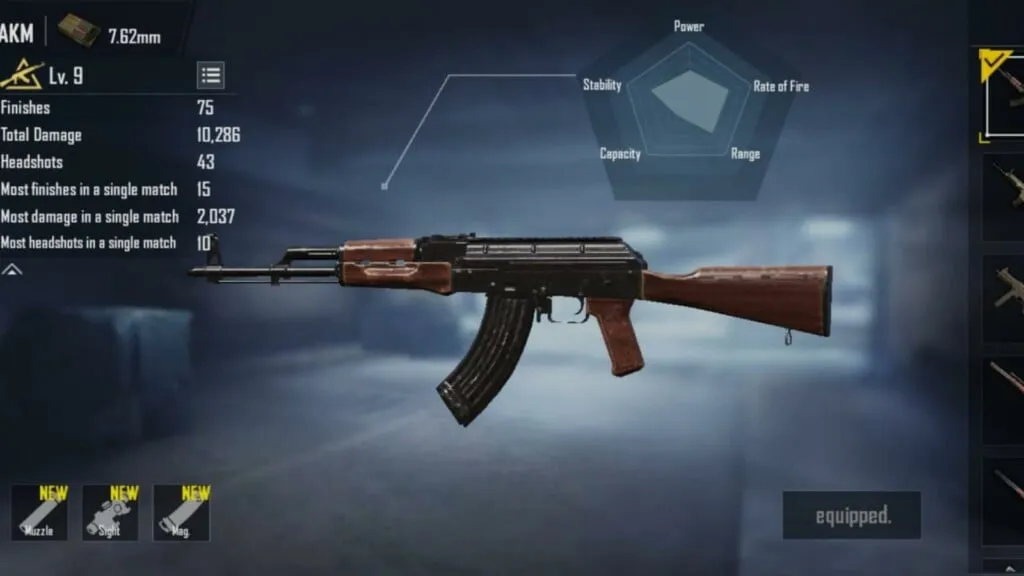Open the Mag. attachment slot
Screen dimensions: 1024x576
[x=181, y=513]
